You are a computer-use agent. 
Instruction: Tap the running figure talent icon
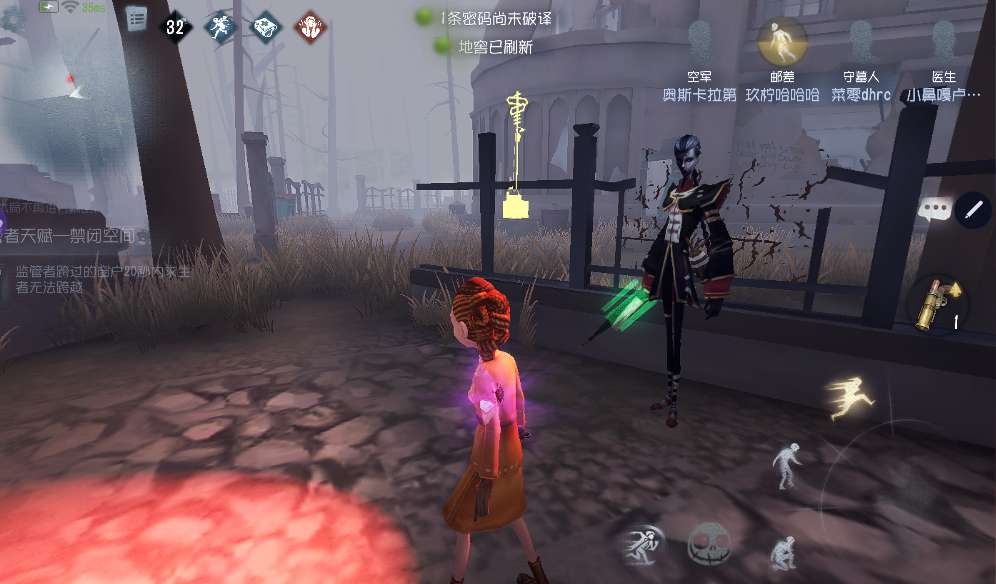click(x=220, y=27)
